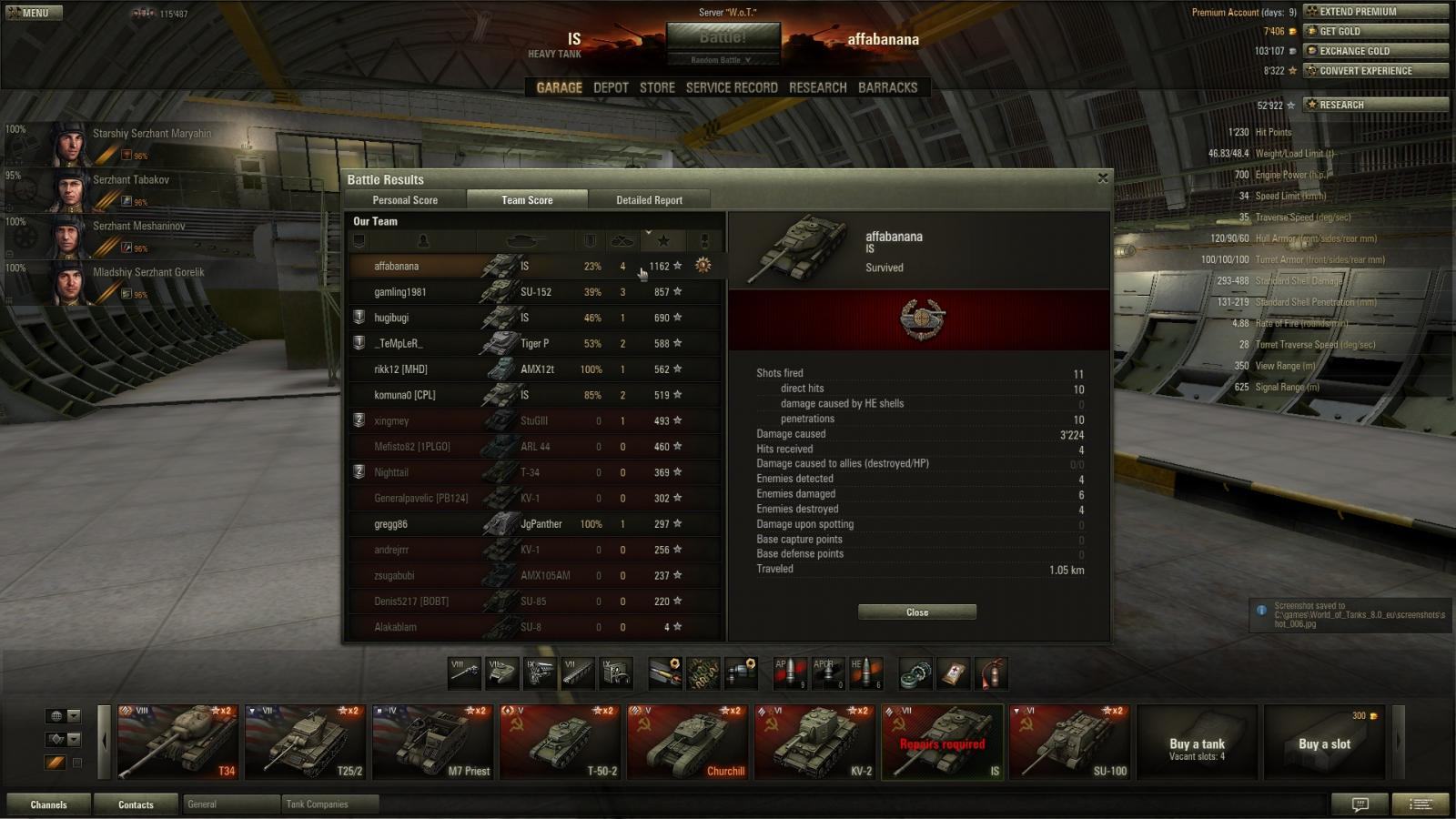The width and height of the screenshot is (1456, 819).
Task: Click the Get Gold button
Action: [1375, 31]
